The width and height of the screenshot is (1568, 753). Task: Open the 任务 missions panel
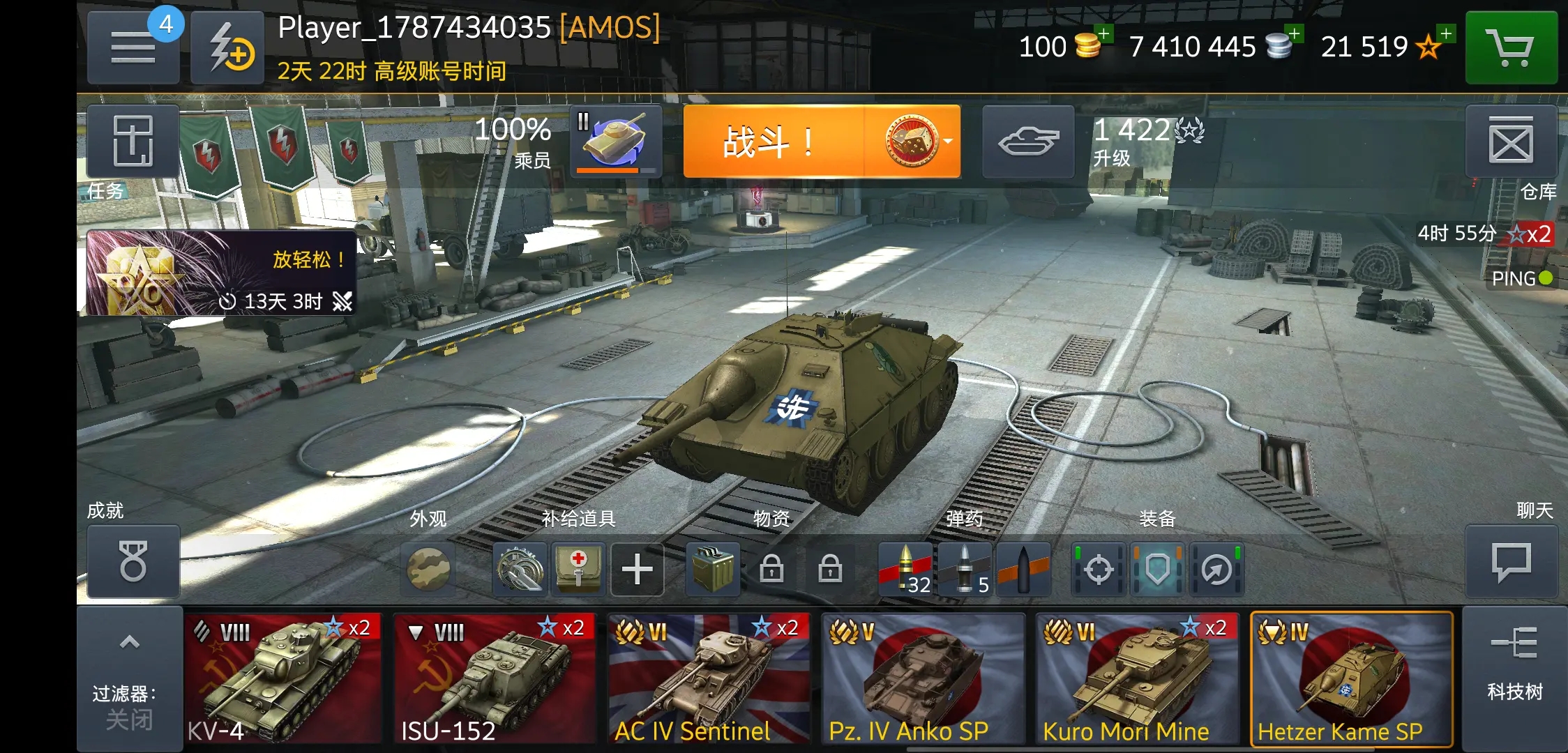[133, 142]
